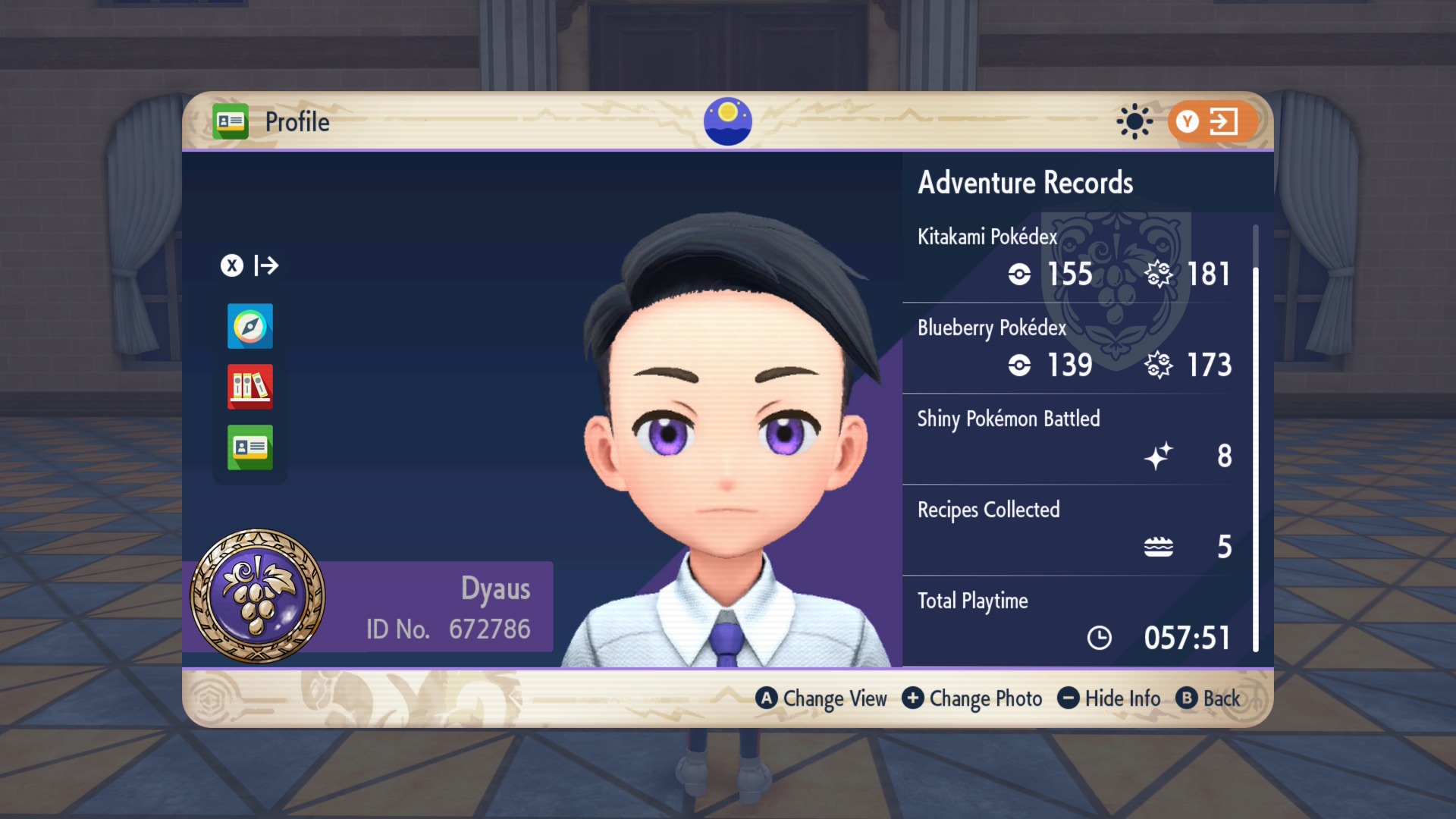This screenshot has height=819, width=1456.
Task: Select the Shiny Pokémon Battled record
Action: click(x=1075, y=440)
